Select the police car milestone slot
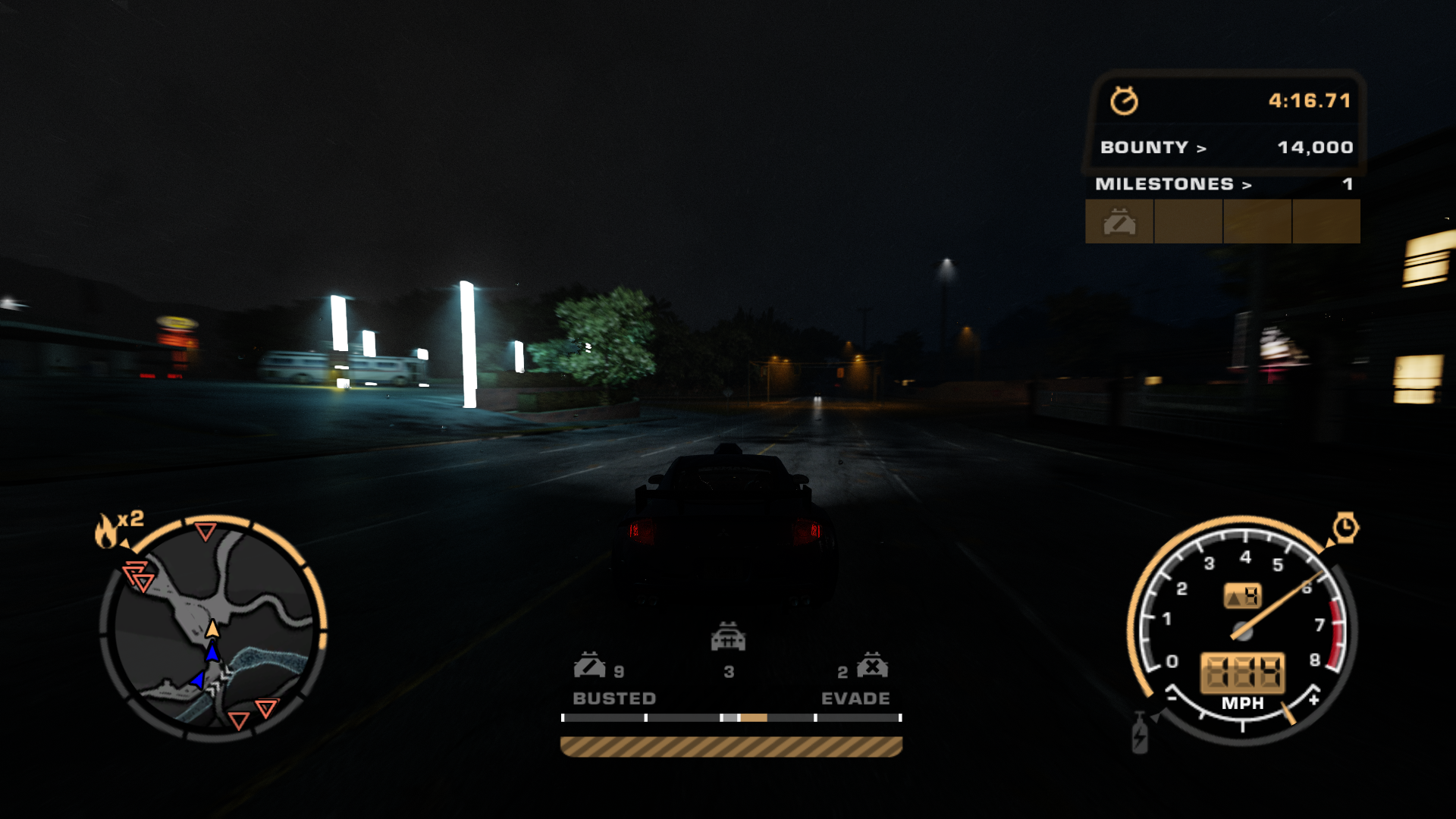This screenshot has height=819, width=1456. click(x=1119, y=222)
